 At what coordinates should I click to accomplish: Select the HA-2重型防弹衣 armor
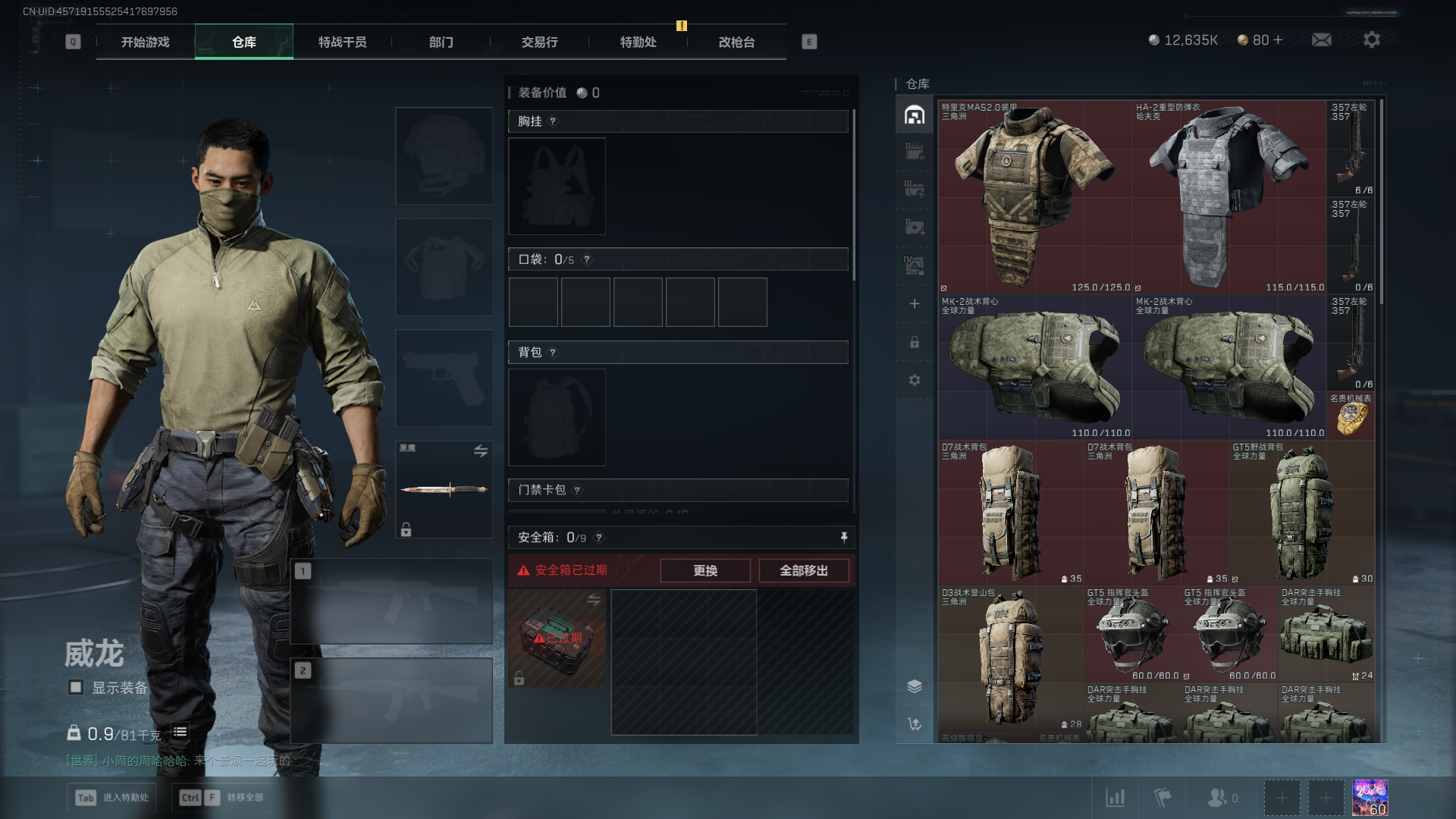coord(1228,197)
